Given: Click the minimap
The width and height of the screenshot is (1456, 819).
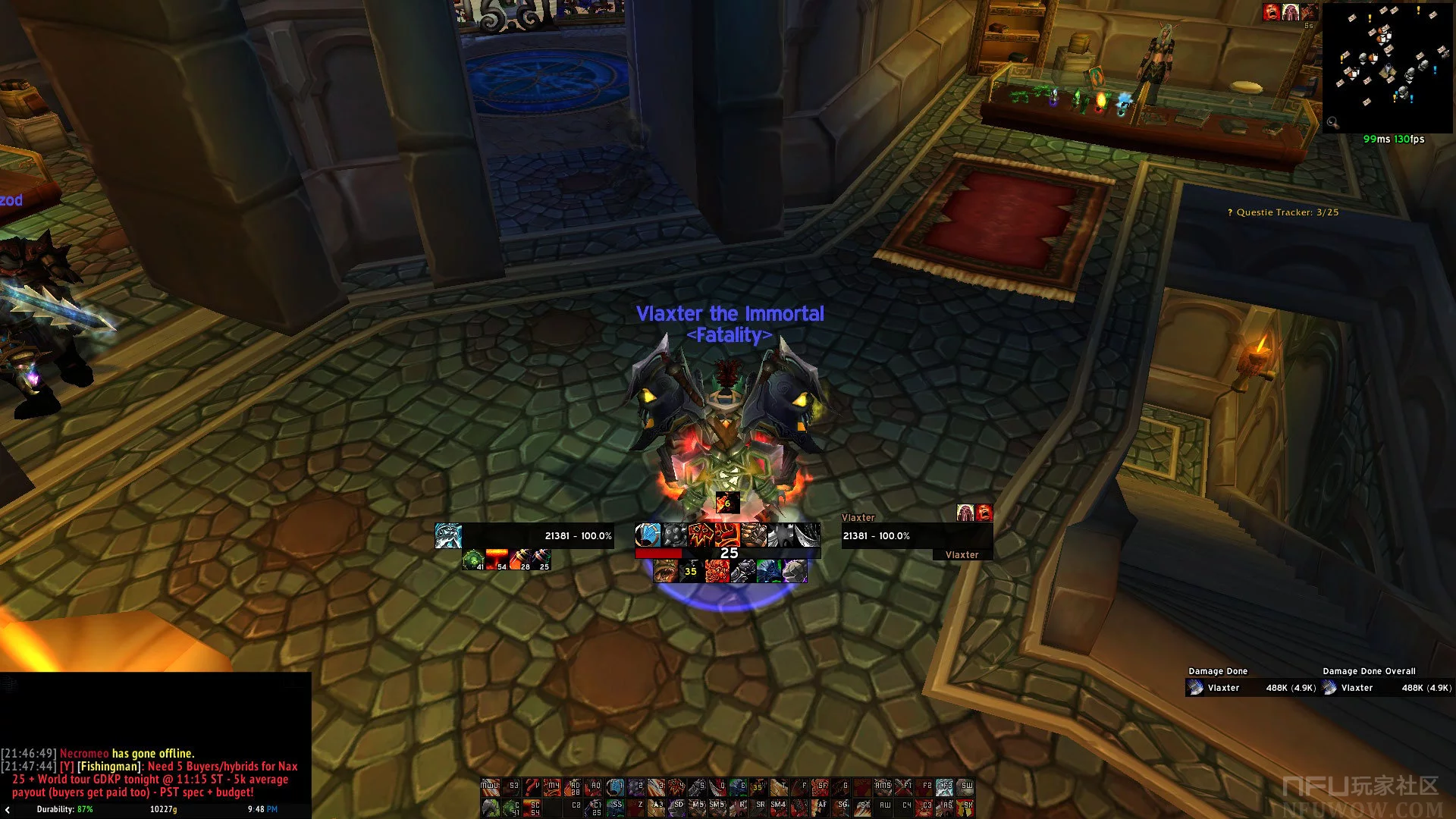Looking at the screenshot, I should coord(1387,67).
